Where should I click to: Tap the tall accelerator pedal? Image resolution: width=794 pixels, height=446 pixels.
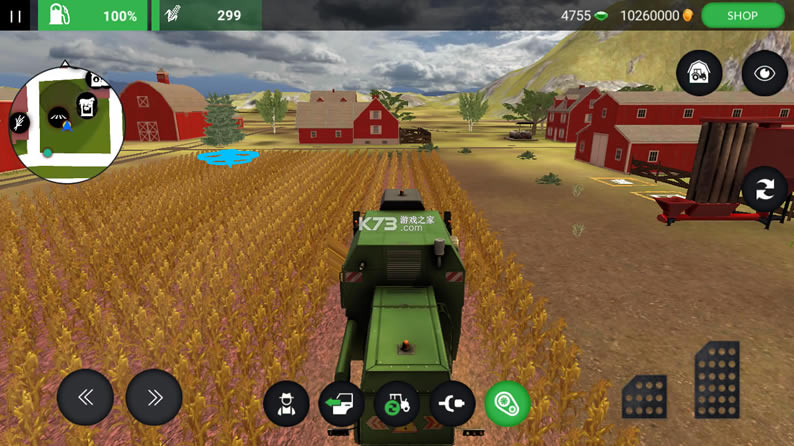717,380
